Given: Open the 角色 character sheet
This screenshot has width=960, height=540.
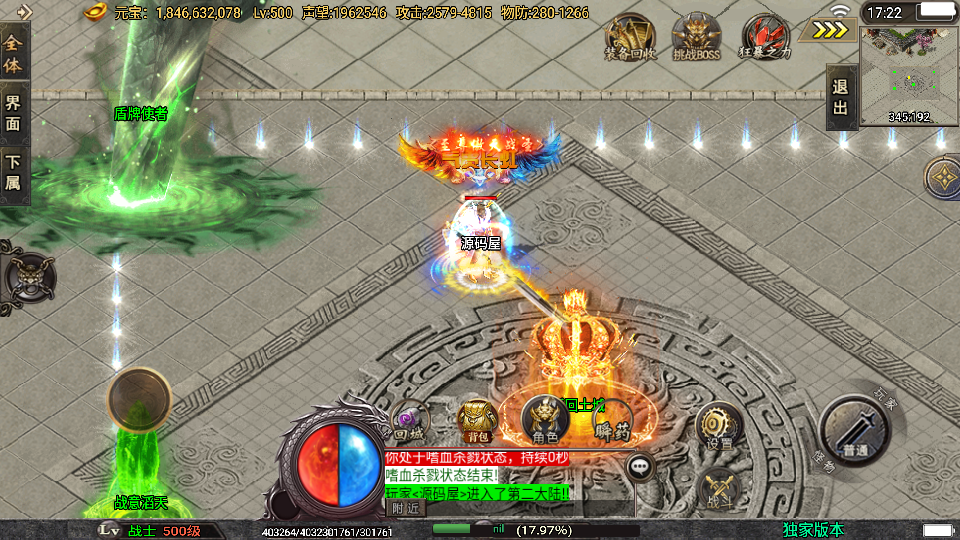Looking at the screenshot, I should (x=545, y=420).
